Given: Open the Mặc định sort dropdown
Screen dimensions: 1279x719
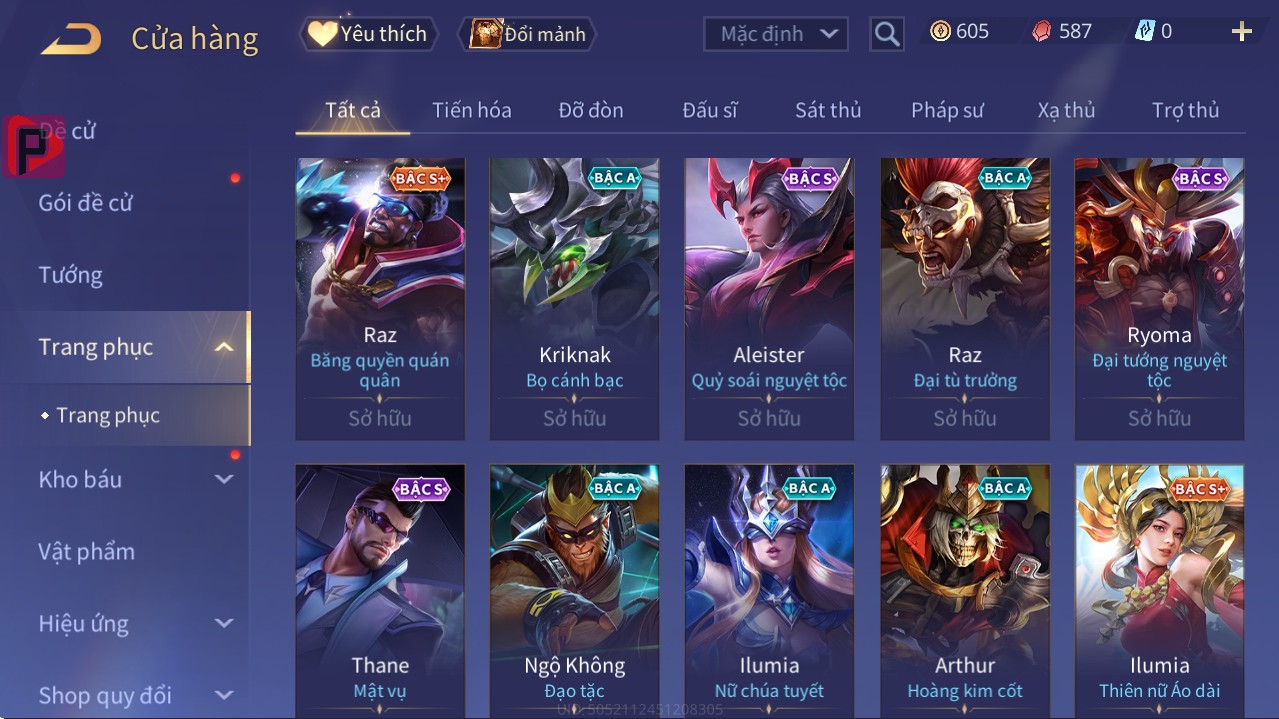Looking at the screenshot, I should (776, 34).
